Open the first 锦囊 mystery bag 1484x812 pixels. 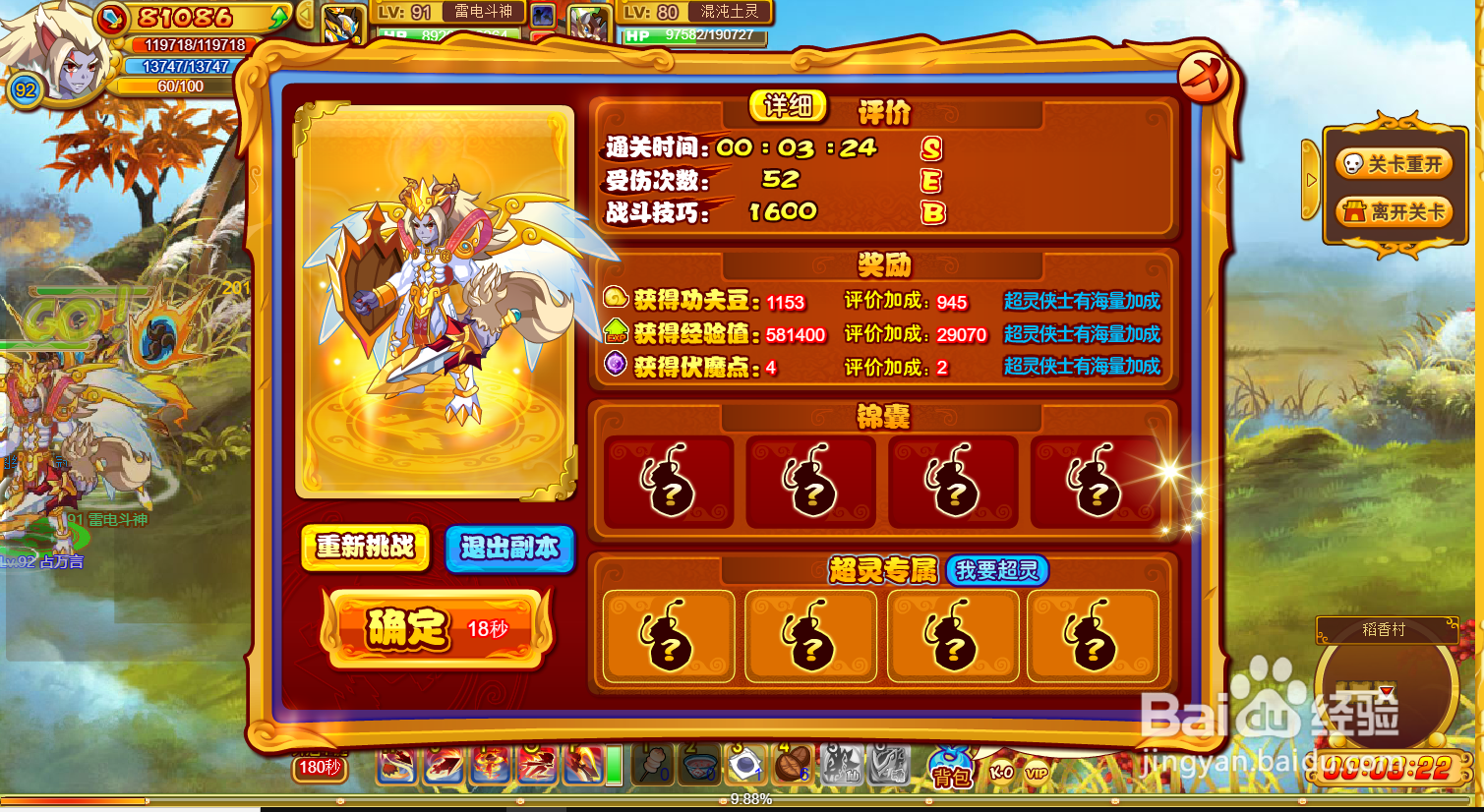coord(667,481)
